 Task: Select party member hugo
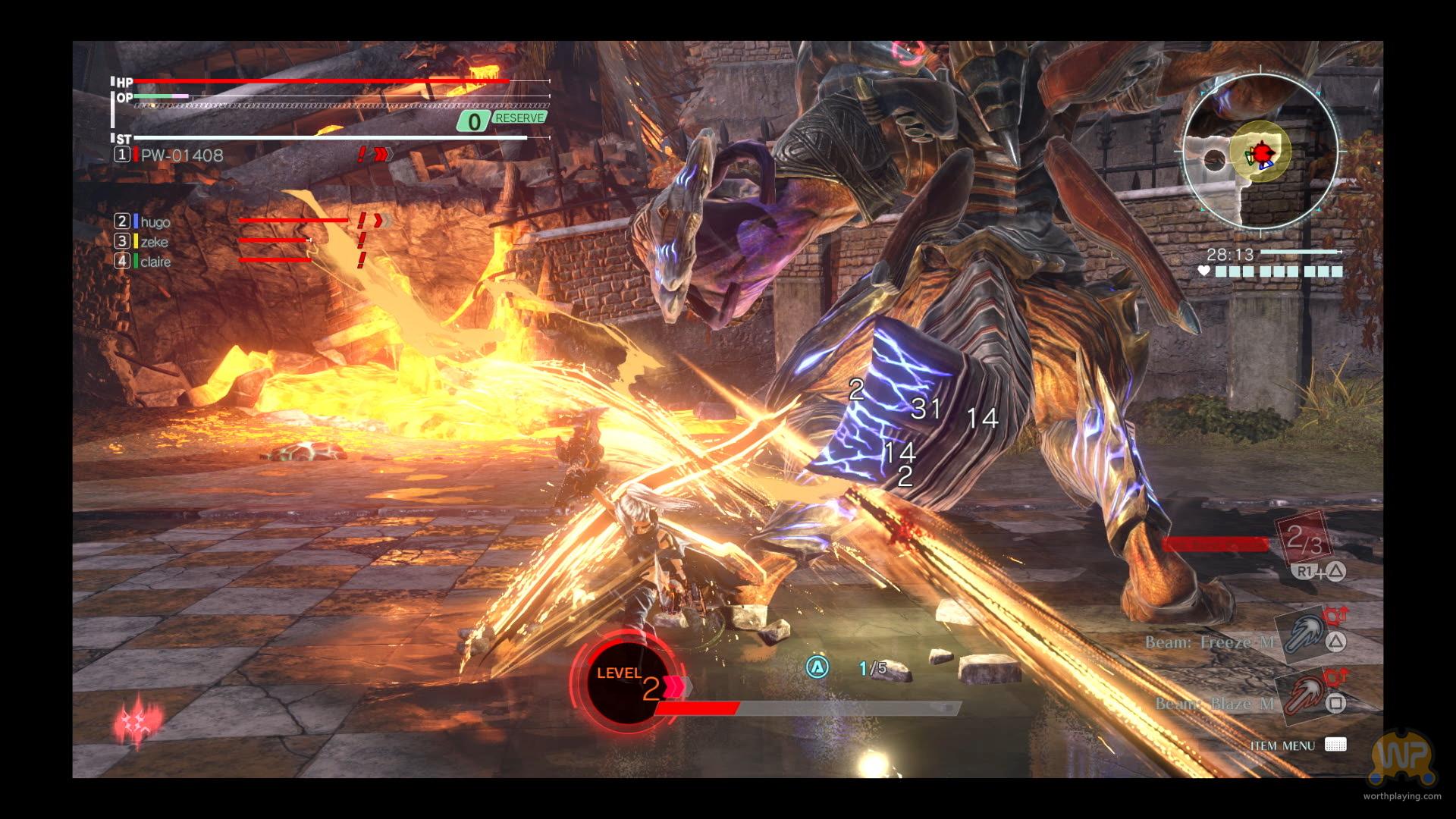tap(155, 222)
